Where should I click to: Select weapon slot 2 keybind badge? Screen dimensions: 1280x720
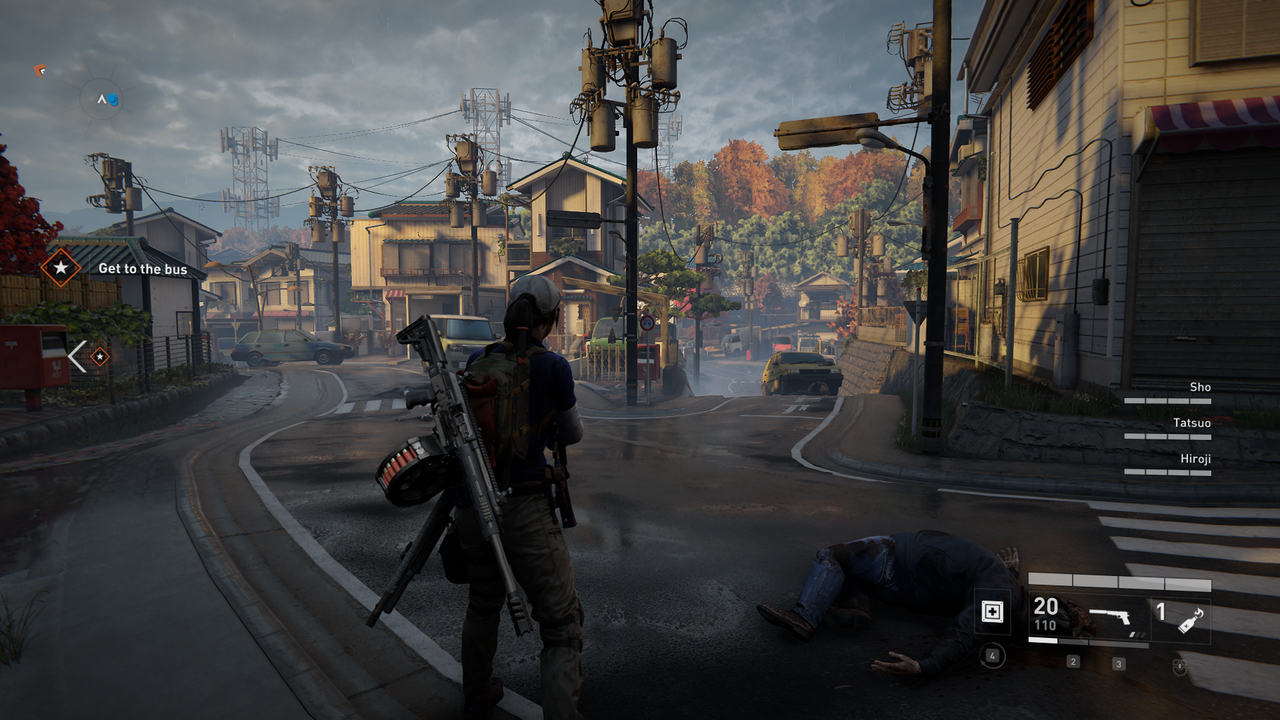click(x=1074, y=661)
